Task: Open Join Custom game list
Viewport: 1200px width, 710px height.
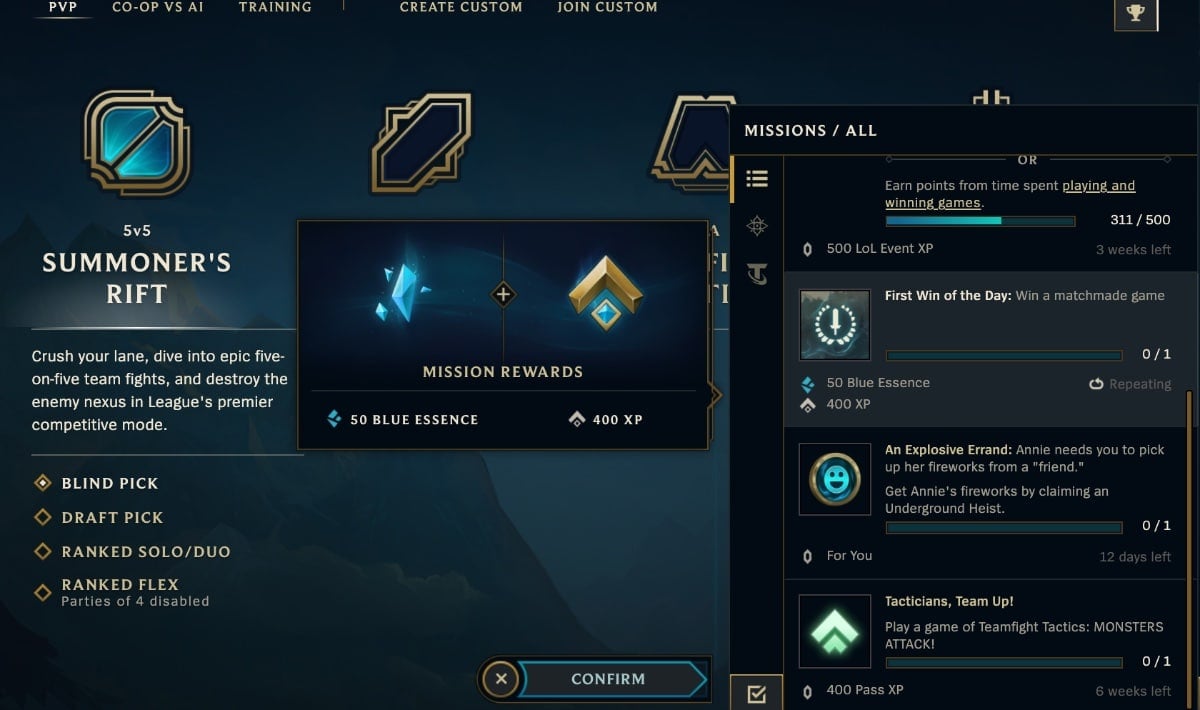Action: point(607,7)
